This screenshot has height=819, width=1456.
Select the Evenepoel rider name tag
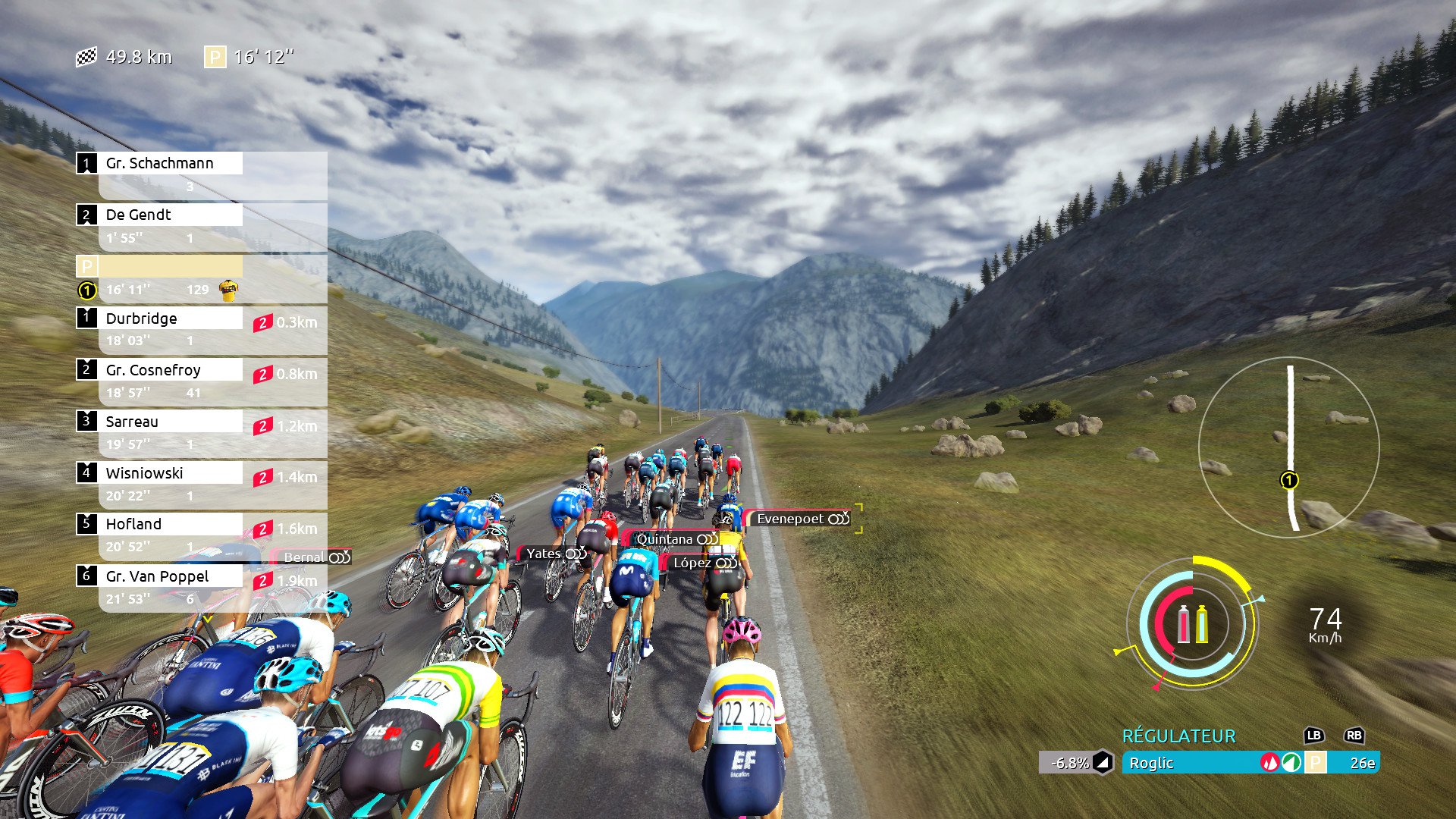point(802,519)
